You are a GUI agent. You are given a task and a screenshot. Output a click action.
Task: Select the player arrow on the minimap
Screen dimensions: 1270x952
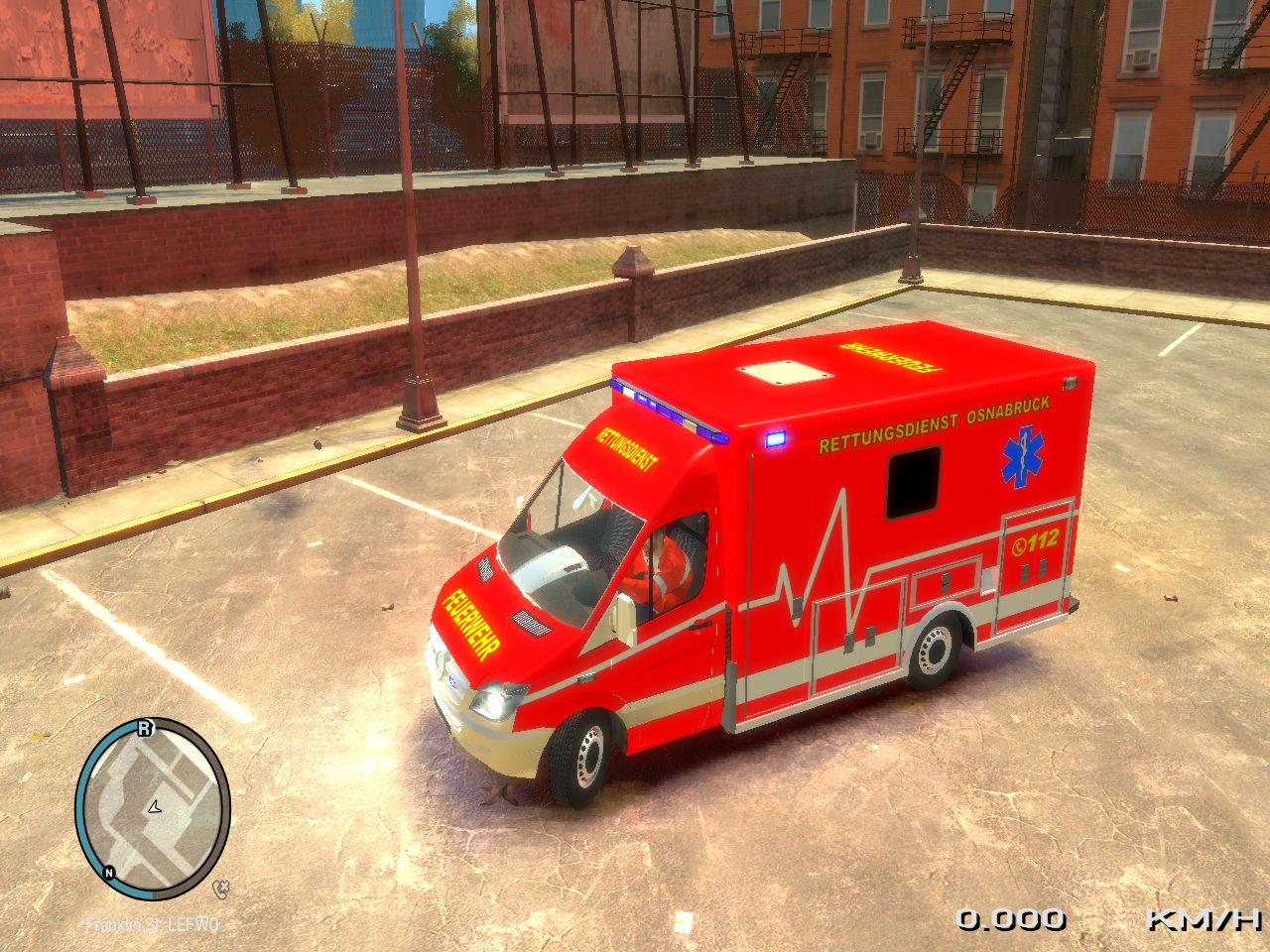(155, 807)
